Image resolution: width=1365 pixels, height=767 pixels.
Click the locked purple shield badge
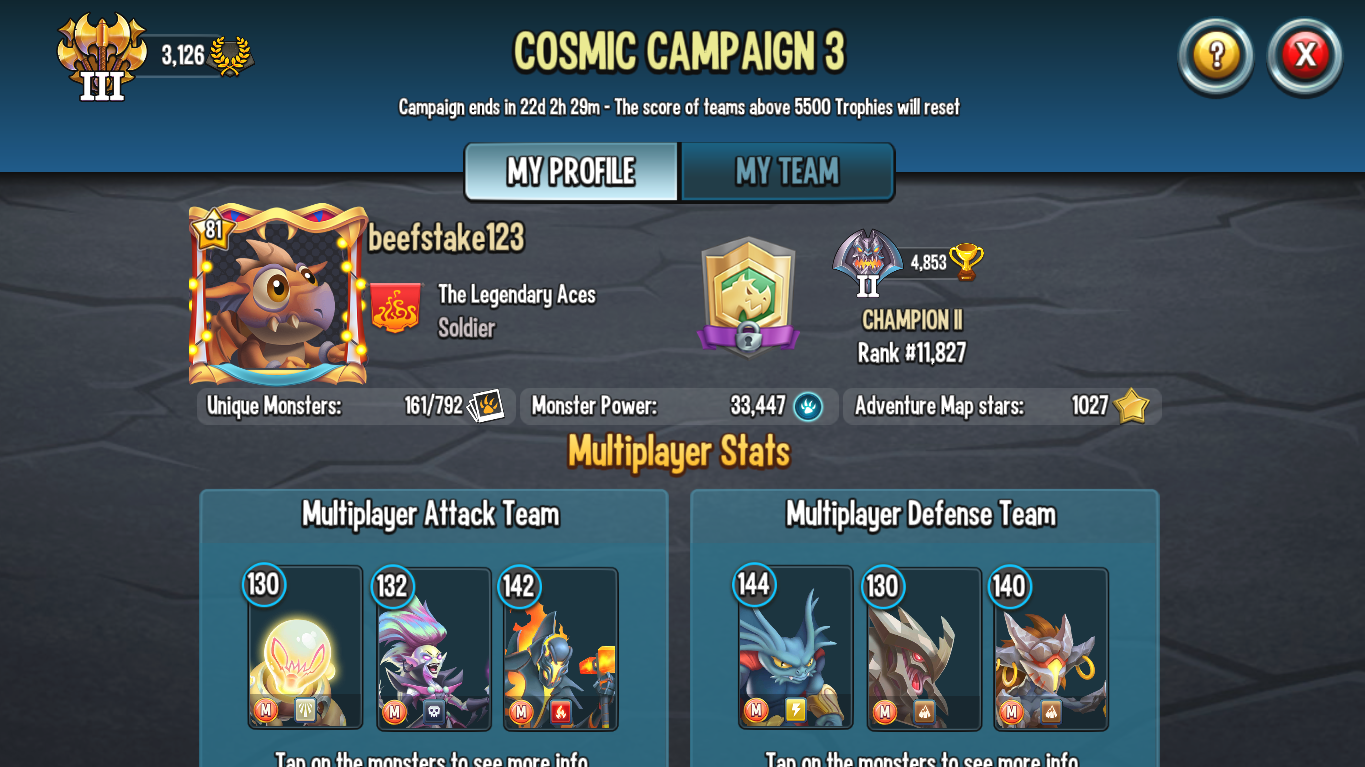[x=749, y=295]
